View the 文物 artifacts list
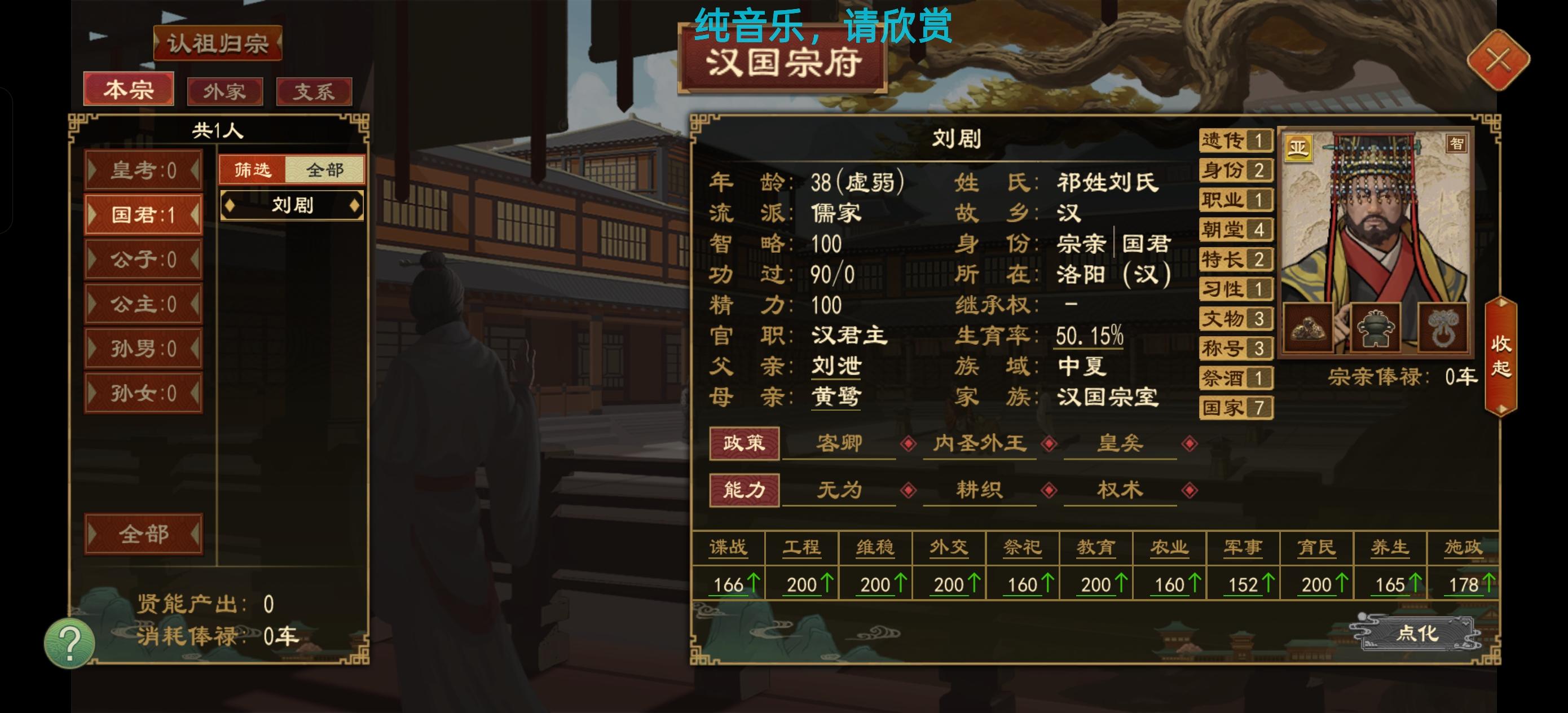The image size is (1568, 713). point(1235,319)
